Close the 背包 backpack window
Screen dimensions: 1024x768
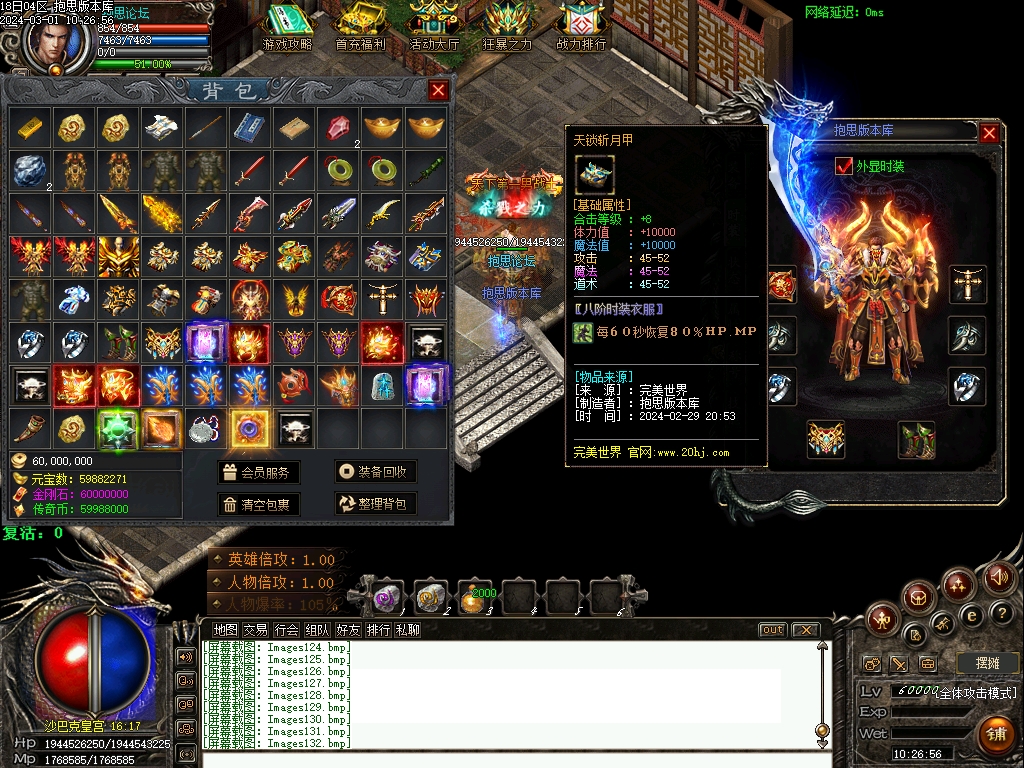pos(438,91)
